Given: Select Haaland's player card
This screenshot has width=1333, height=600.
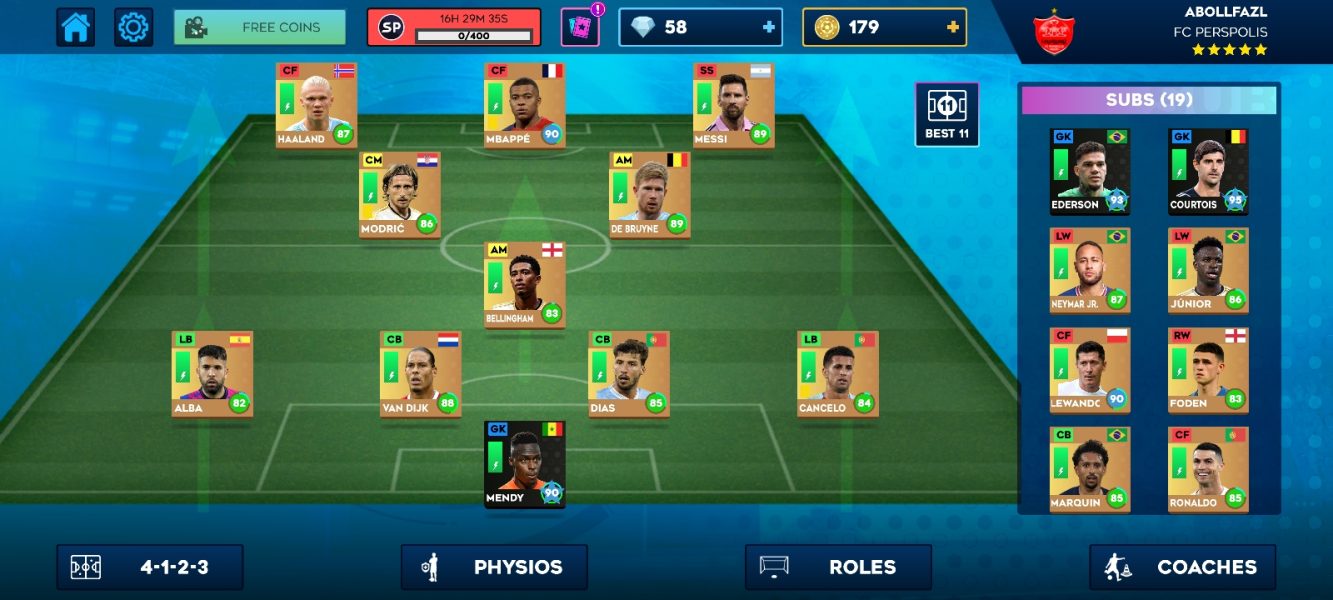Looking at the screenshot, I should (316, 105).
